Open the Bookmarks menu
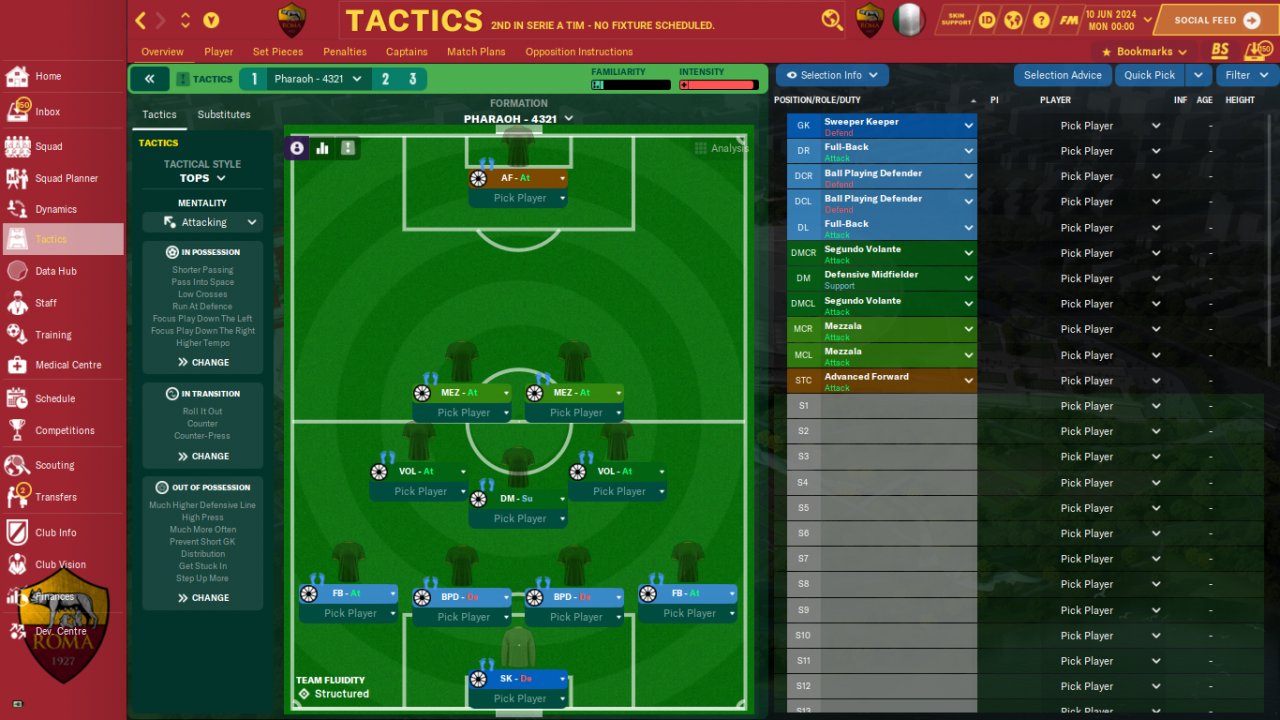 pos(1144,52)
